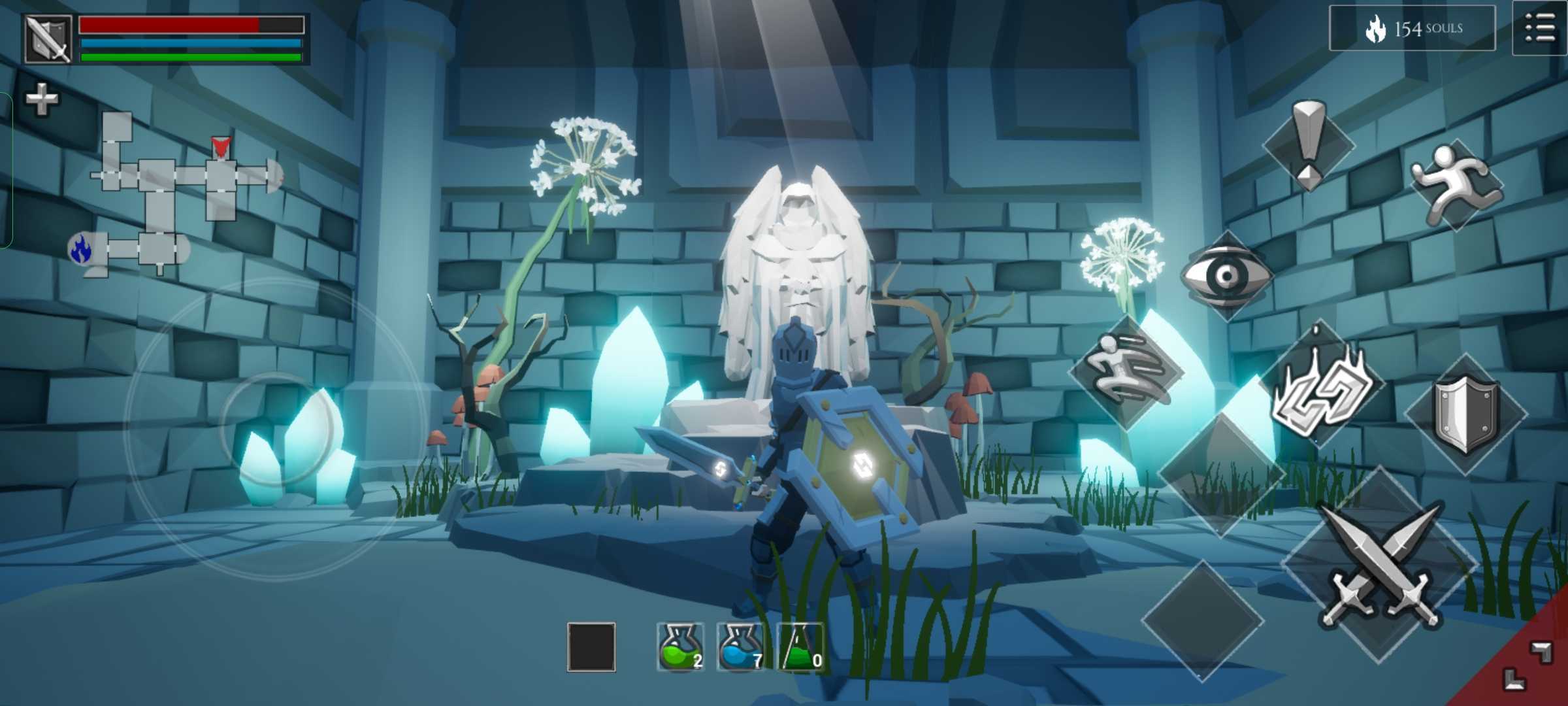Select the green triangular flask with zero count
Image resolution: width=1568 pixels, height=706 pixels.
(x=801, y=647)
